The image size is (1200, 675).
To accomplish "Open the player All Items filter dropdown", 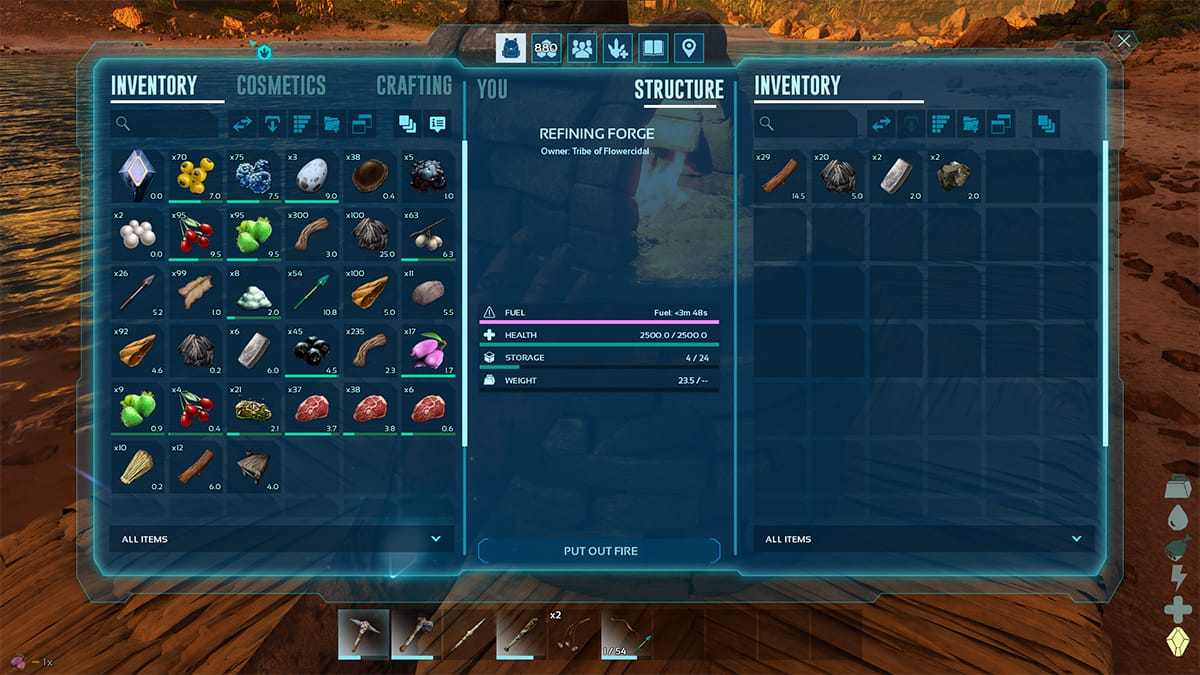I will pyautogui.click(x=281, y=539).
